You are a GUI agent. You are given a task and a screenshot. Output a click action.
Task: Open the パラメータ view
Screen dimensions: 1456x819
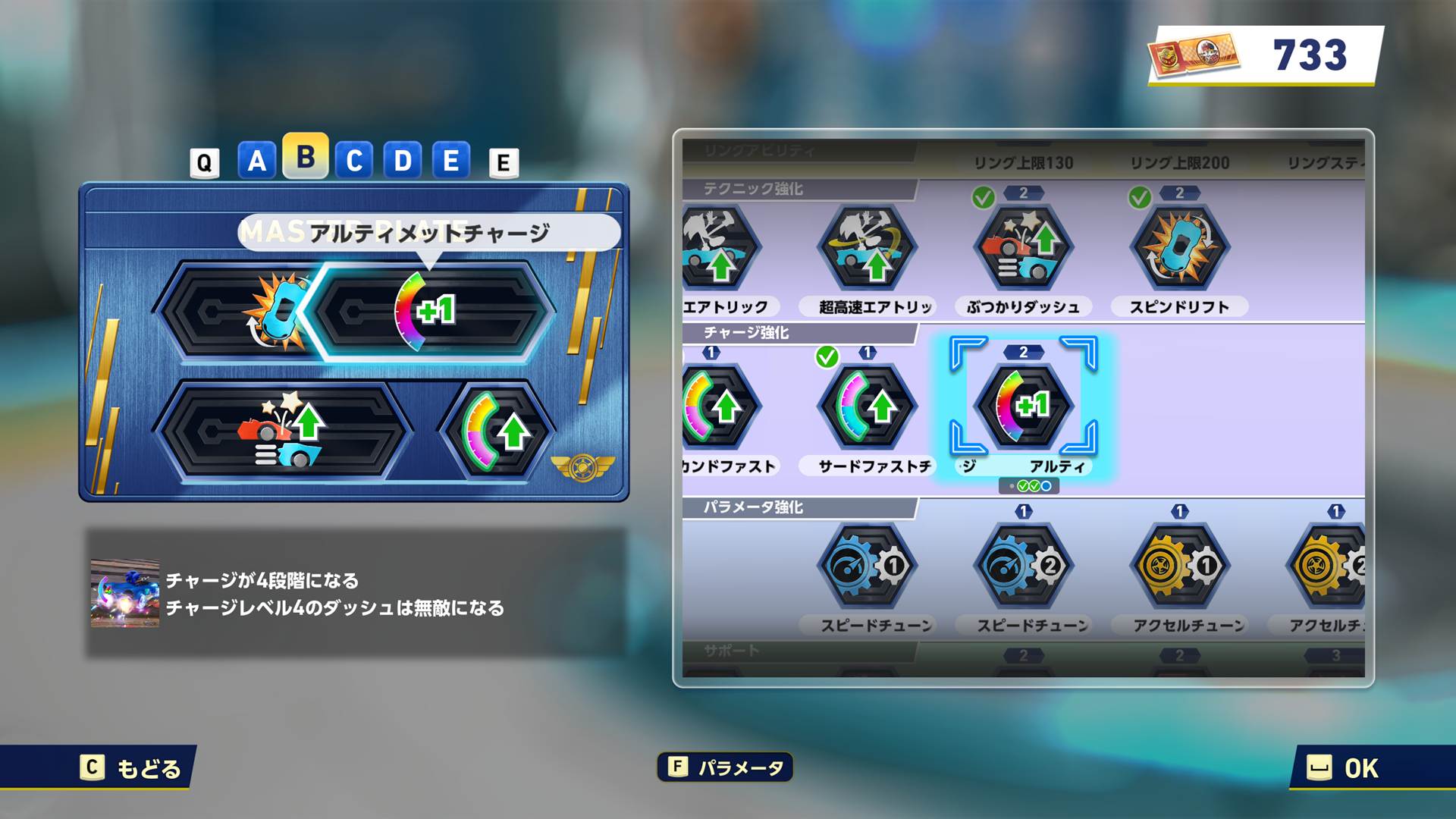725,767
